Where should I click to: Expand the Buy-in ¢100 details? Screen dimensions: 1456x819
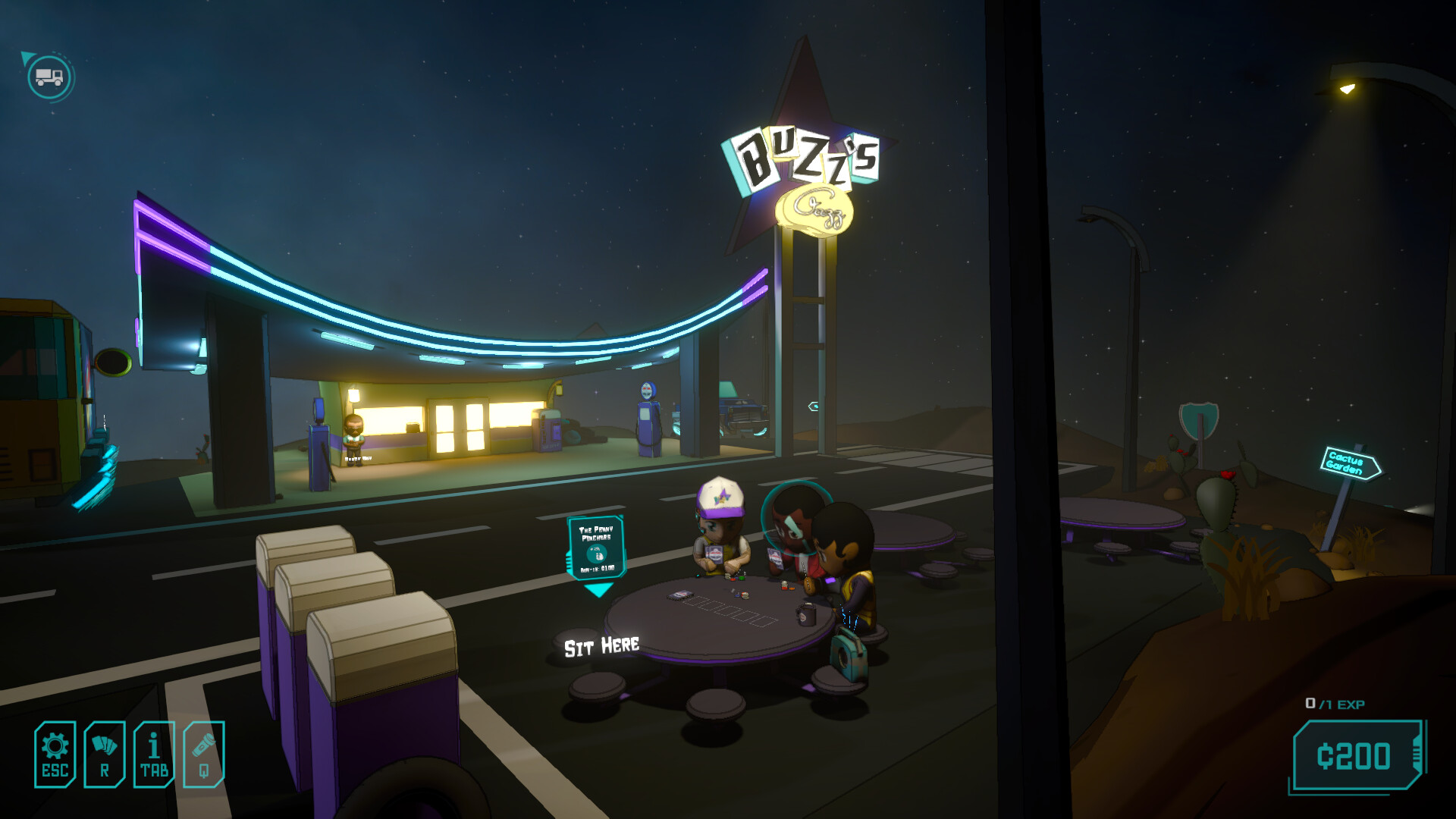click(598, 568)
